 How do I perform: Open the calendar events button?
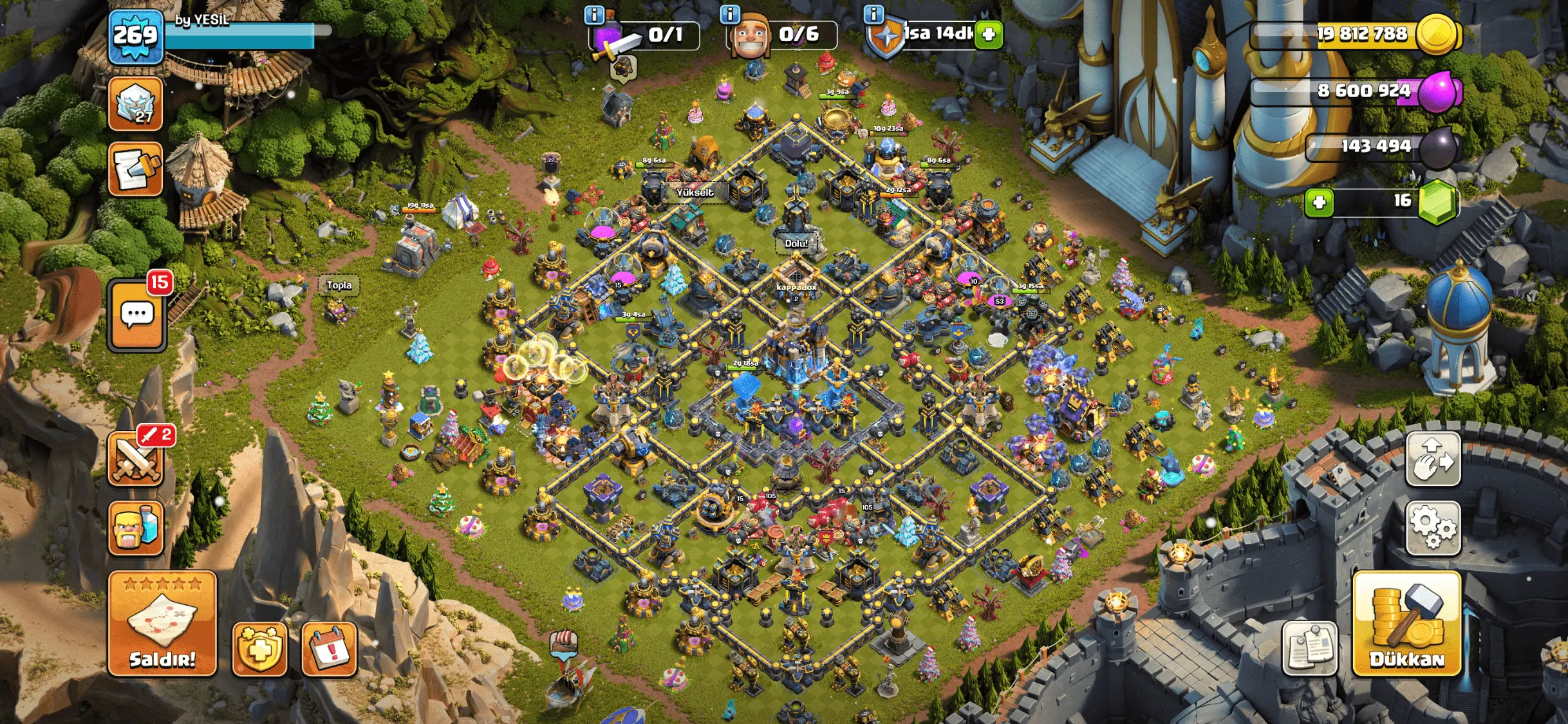[x=329, y=649]
